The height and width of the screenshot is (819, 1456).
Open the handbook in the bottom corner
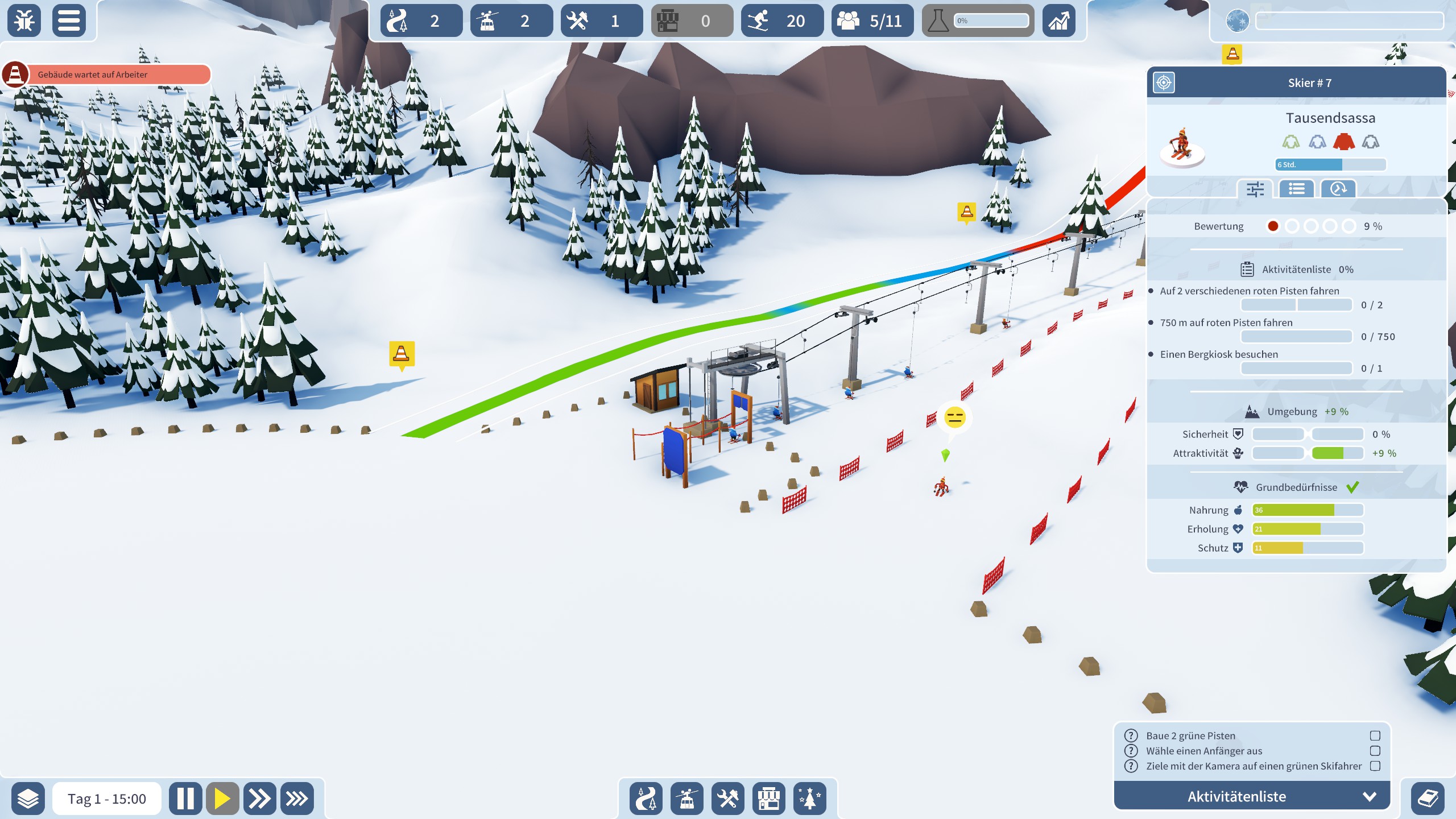(x=1428, y=799)
